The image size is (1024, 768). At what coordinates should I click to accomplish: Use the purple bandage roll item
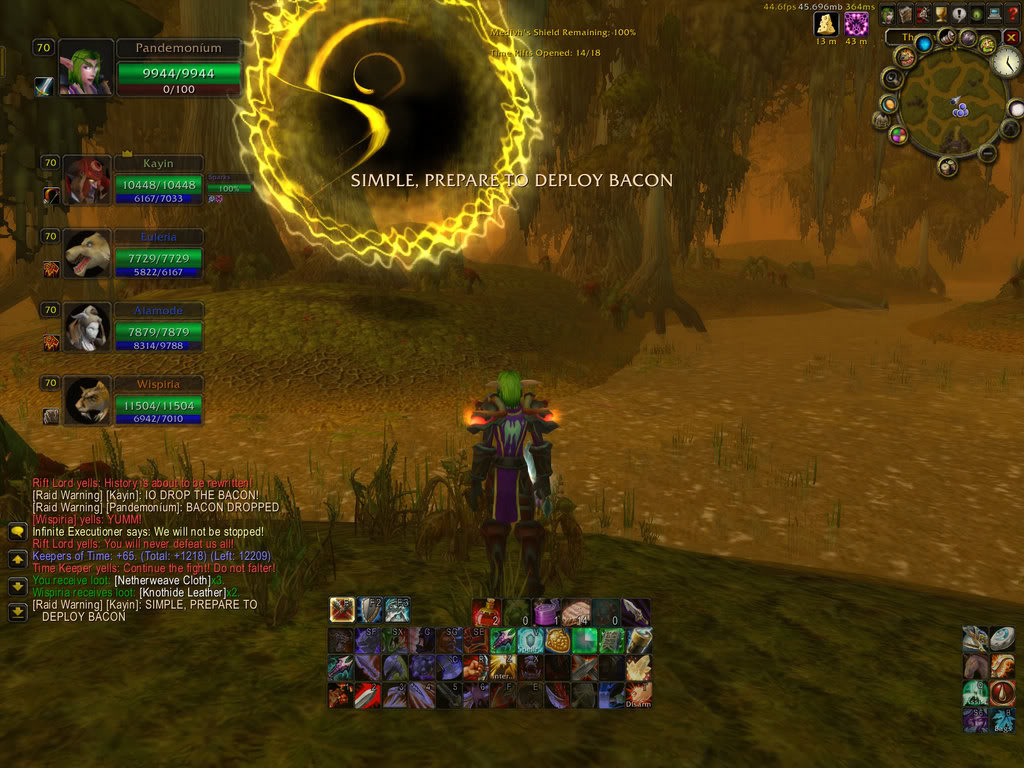[546, 611]
